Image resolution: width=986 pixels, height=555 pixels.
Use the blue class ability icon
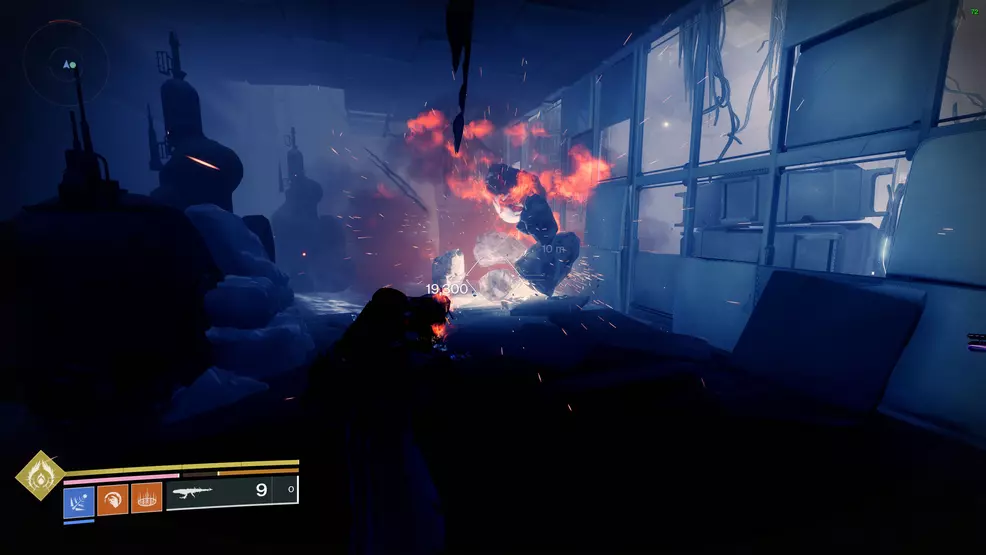[x=79, y=498]
